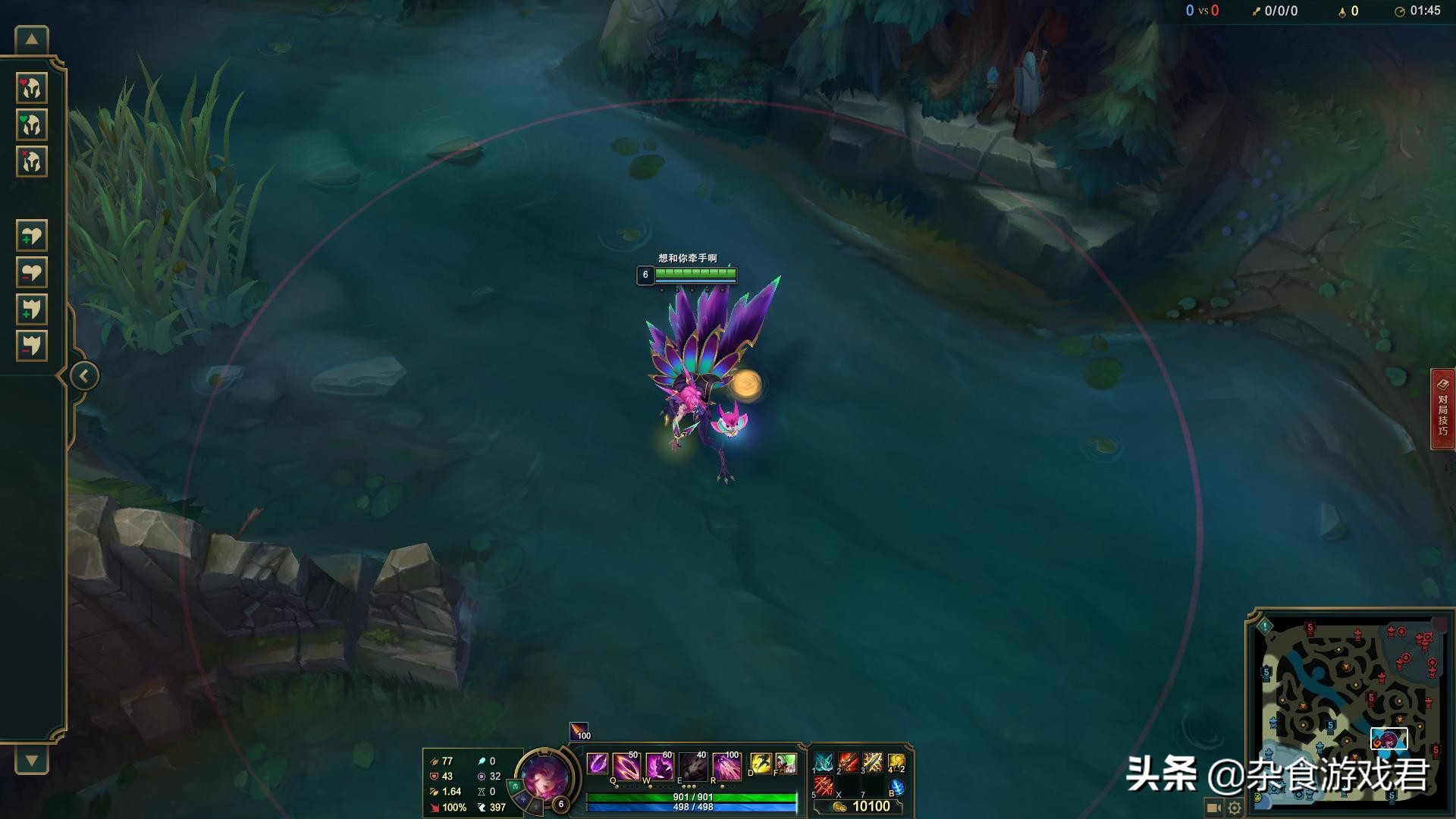This screenshot has height=819, width=1456.
Task: Open the shop via the gold counter
Action: [862, 806]
